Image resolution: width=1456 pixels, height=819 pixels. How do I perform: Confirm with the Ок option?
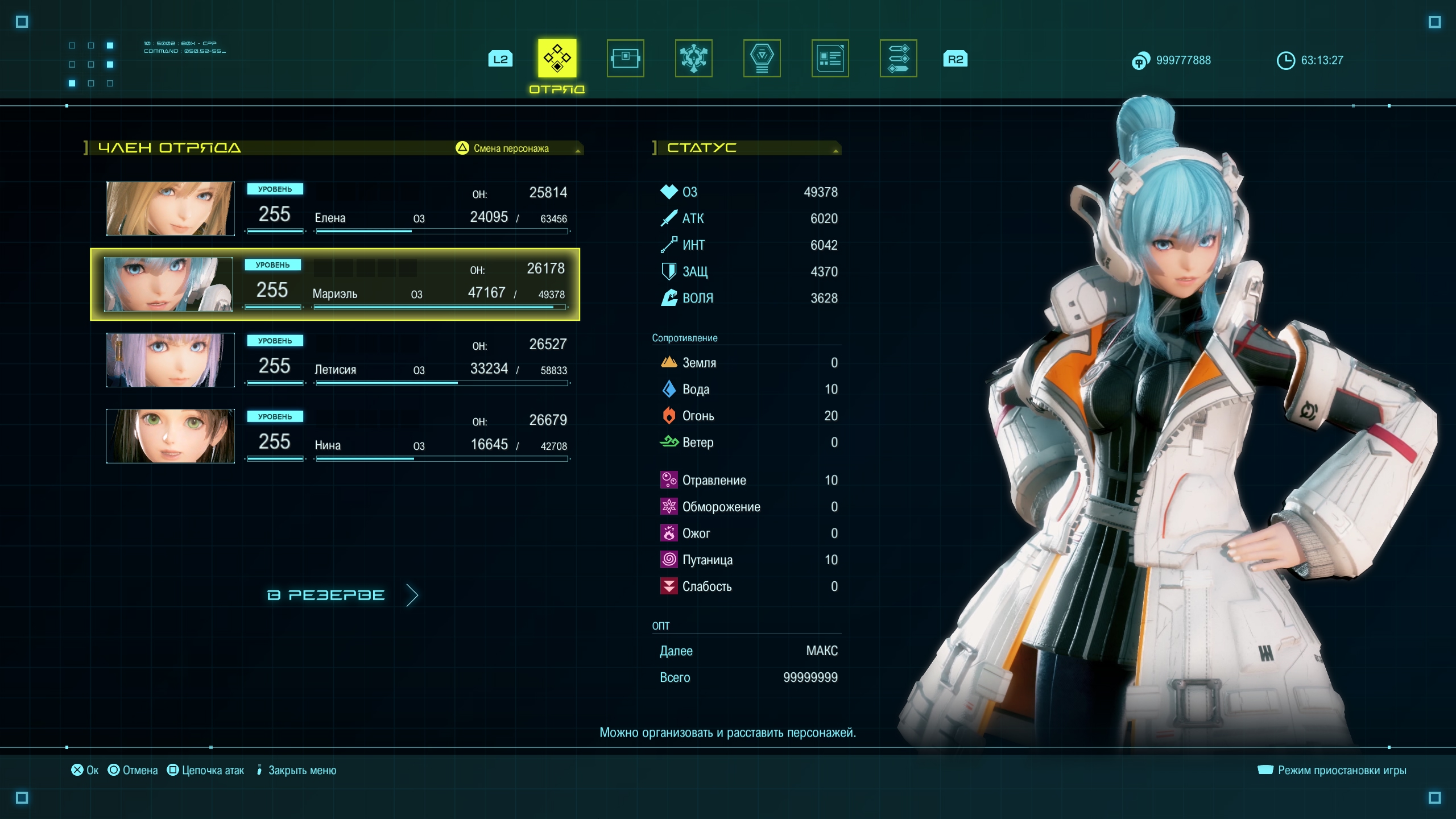click(x=85, y=770)
